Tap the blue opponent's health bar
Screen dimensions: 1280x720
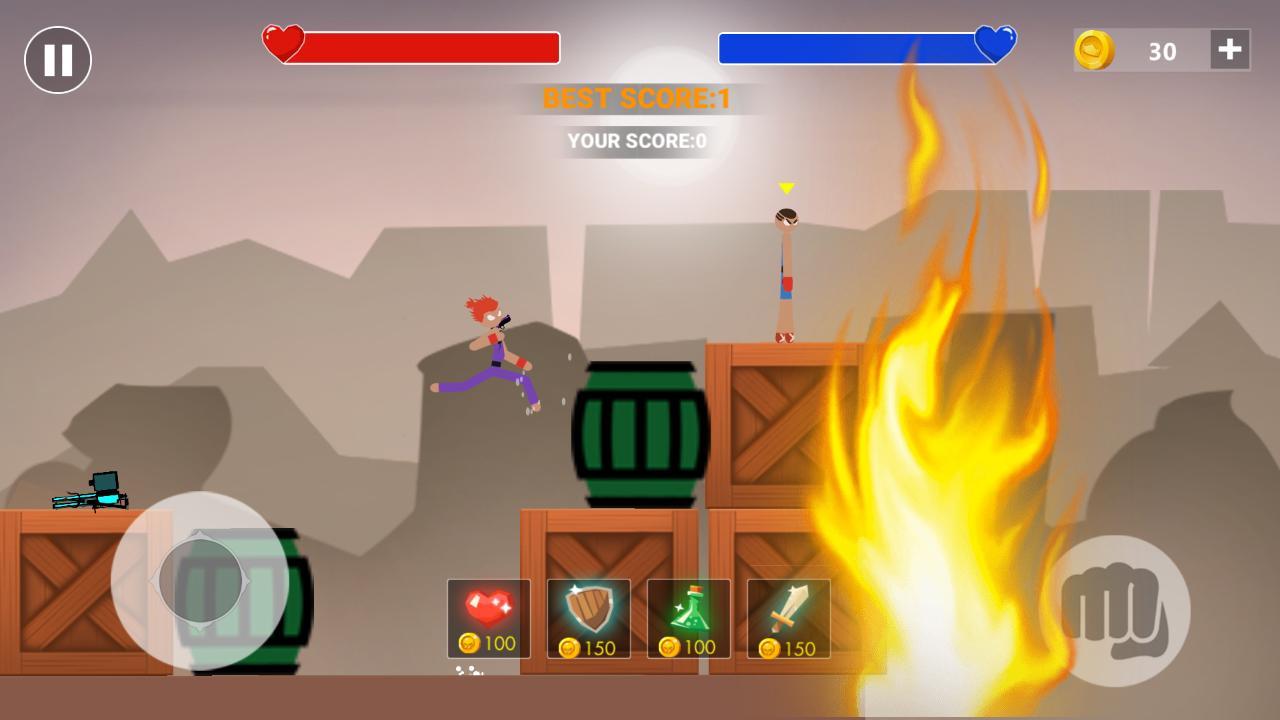pyautogui.click(x=850, y=44)
